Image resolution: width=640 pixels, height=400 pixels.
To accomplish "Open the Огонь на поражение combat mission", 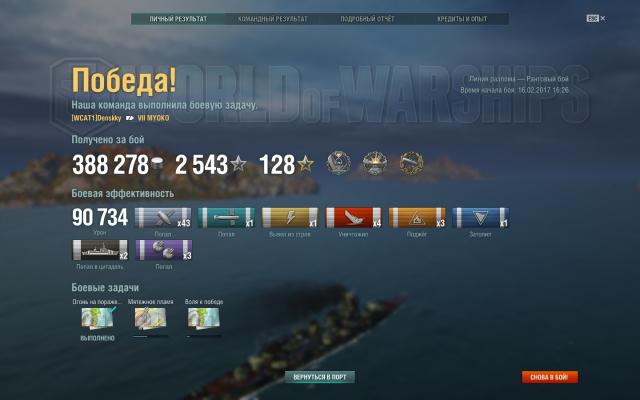I will tap(97, 318).
